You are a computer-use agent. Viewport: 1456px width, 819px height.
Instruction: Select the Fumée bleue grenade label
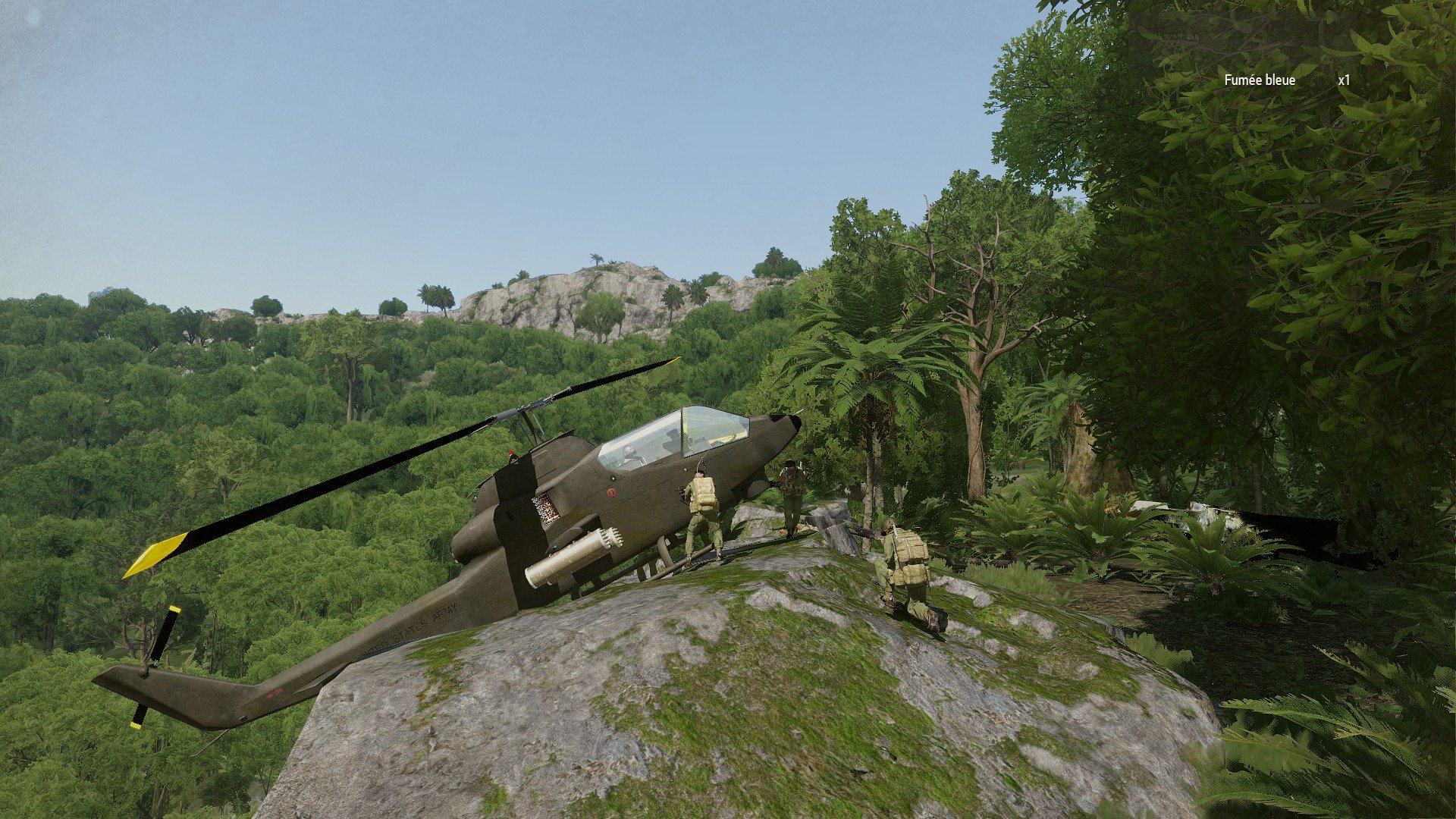[x=1260, y=80]
